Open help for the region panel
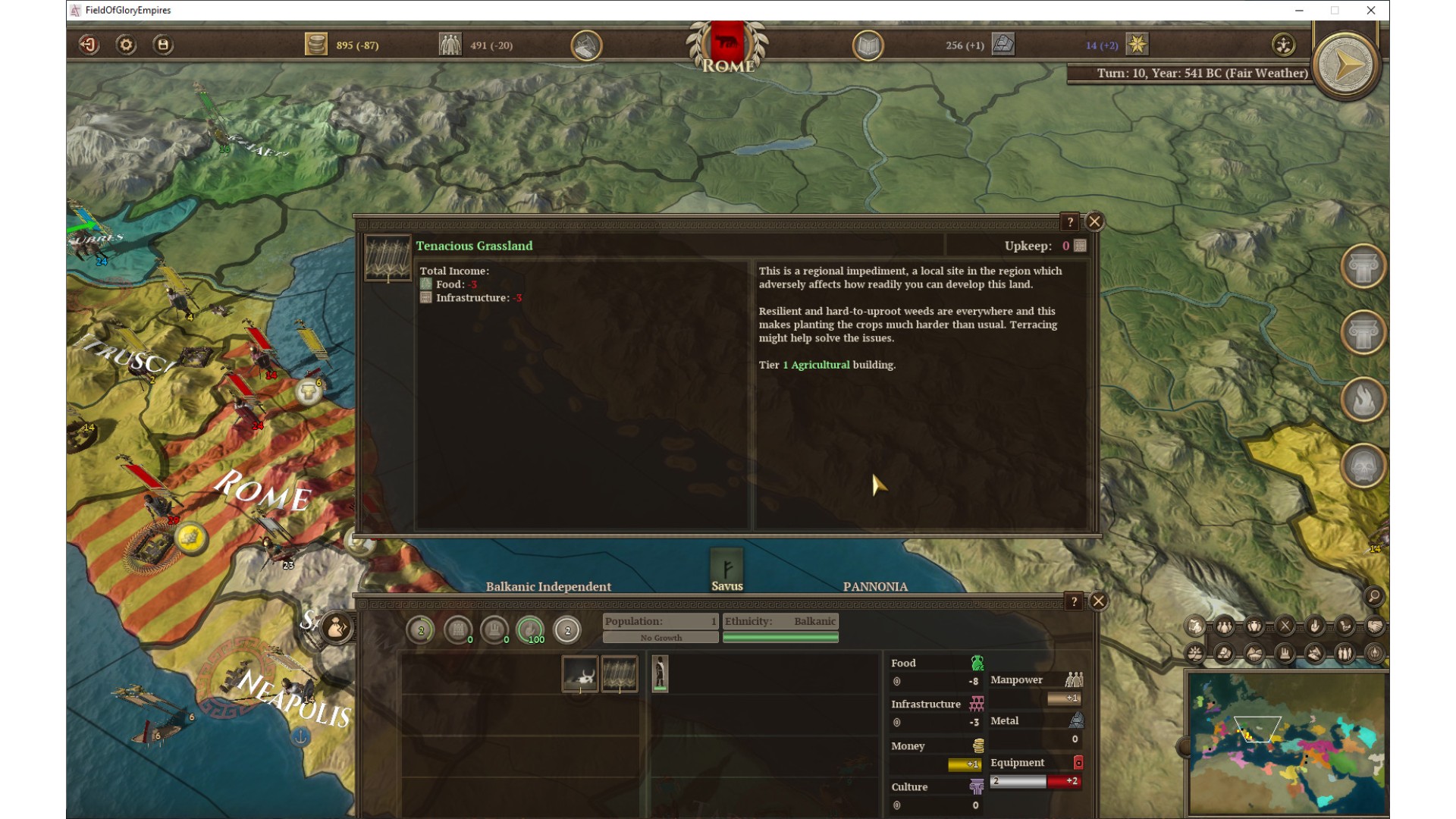 point(1074,601)
